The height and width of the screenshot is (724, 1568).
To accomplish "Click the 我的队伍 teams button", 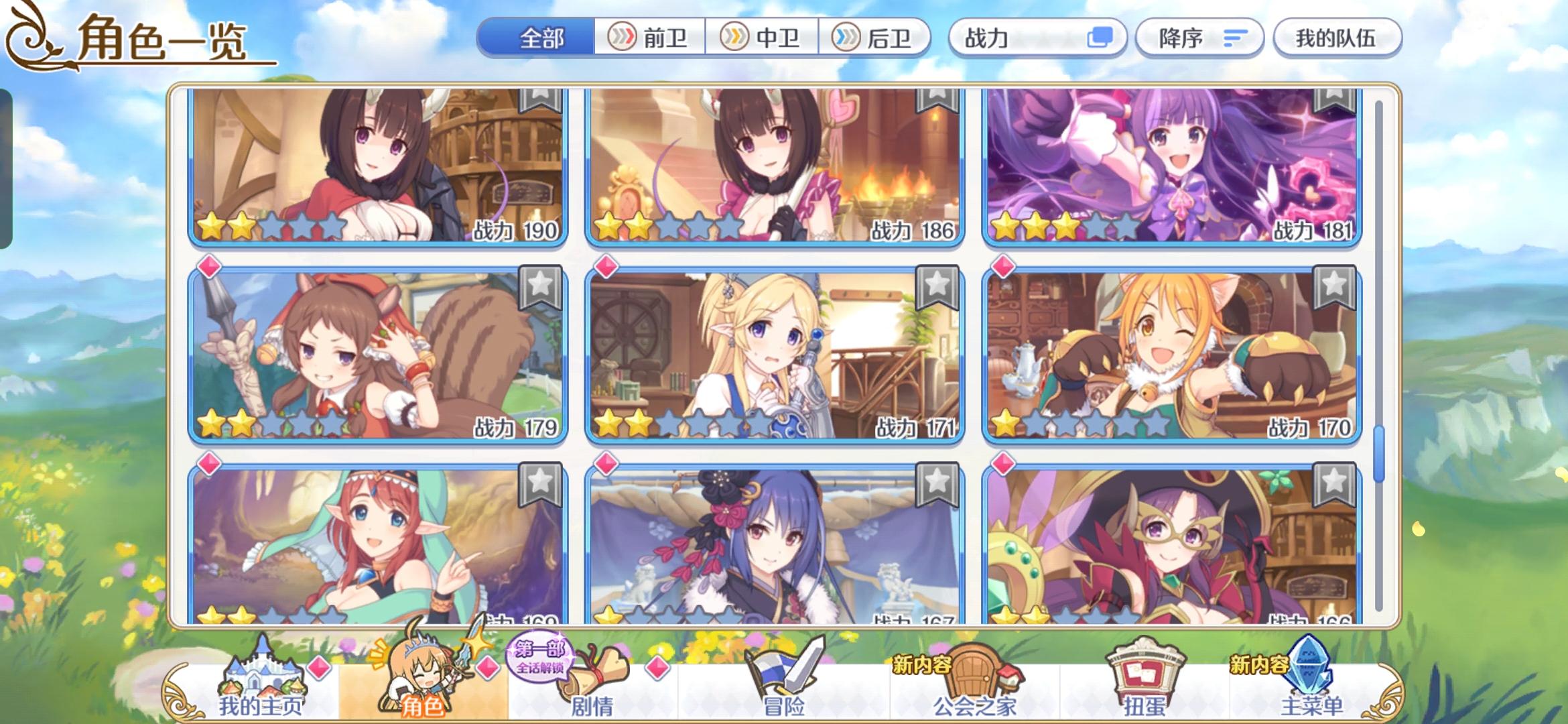I will pos(1337,38).
